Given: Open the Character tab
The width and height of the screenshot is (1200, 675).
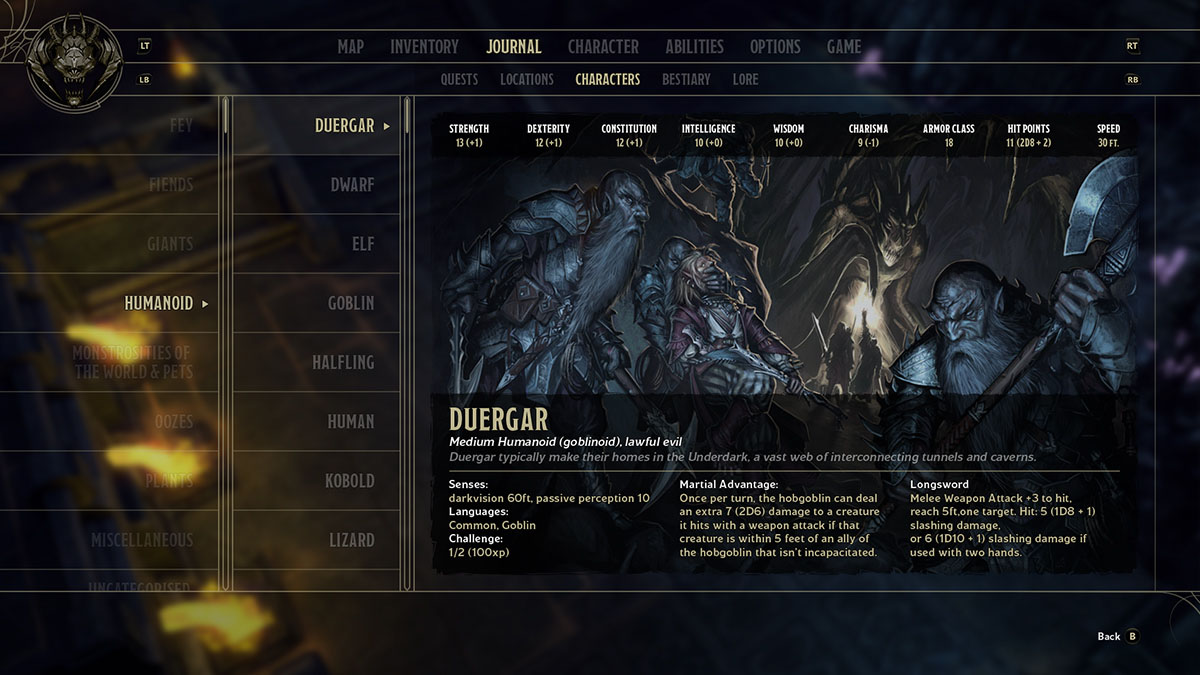Looking at the screenshot, I should tap(603, 47).
